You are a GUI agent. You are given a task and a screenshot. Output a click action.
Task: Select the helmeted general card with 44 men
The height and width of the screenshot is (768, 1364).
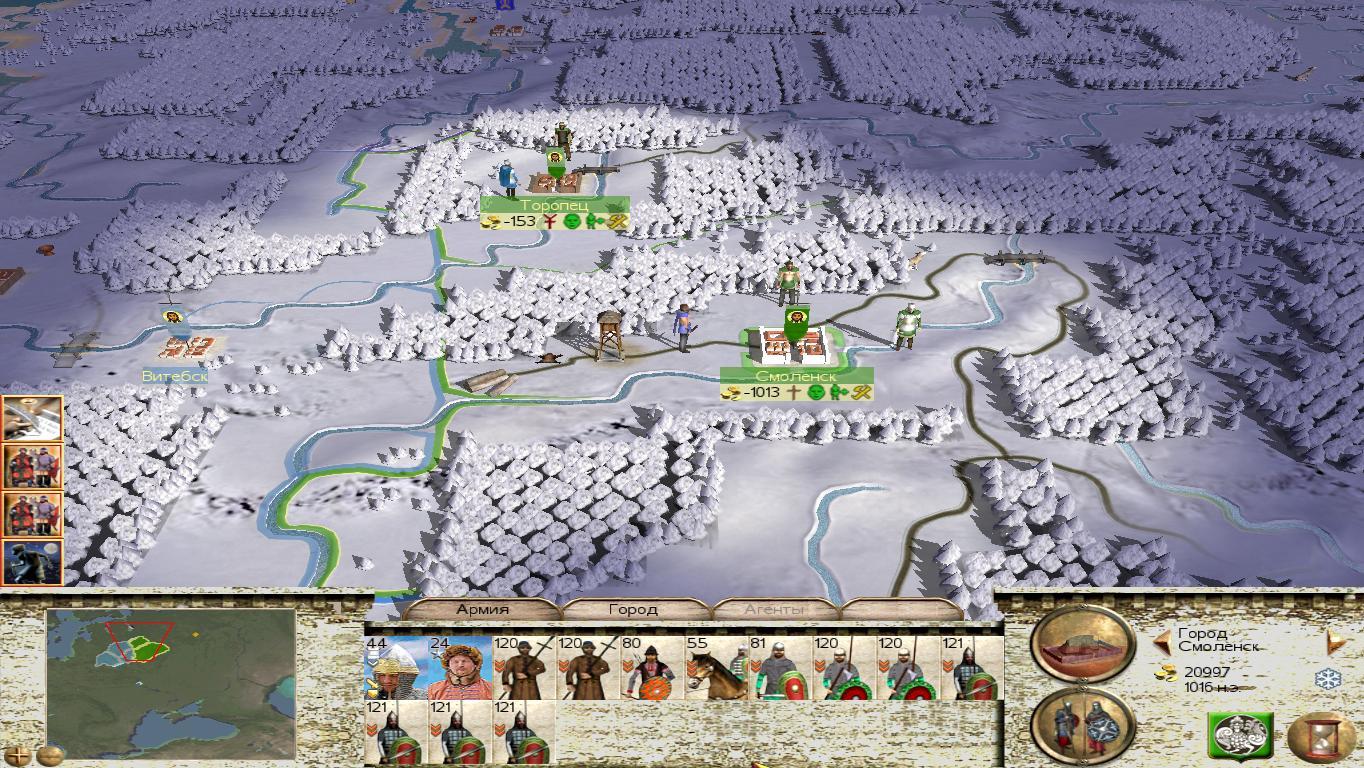point(395,668)
